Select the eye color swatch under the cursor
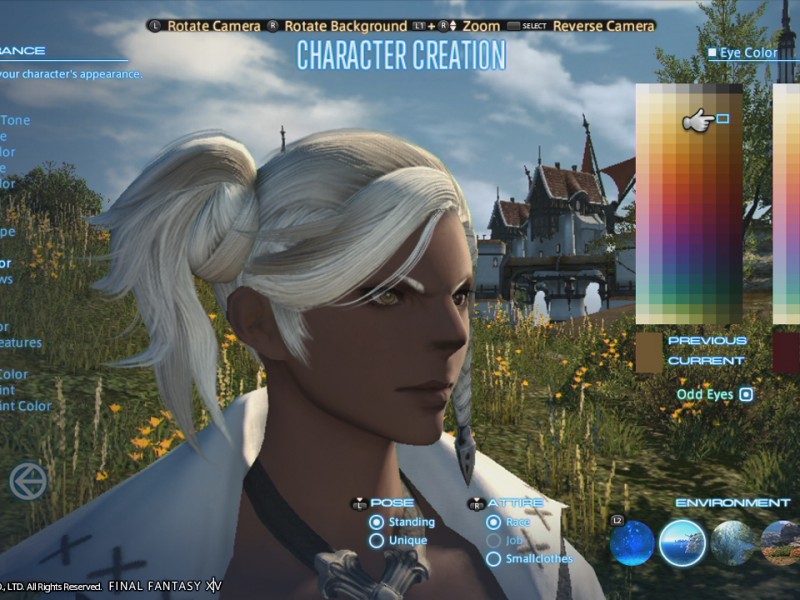 [722, 119]
